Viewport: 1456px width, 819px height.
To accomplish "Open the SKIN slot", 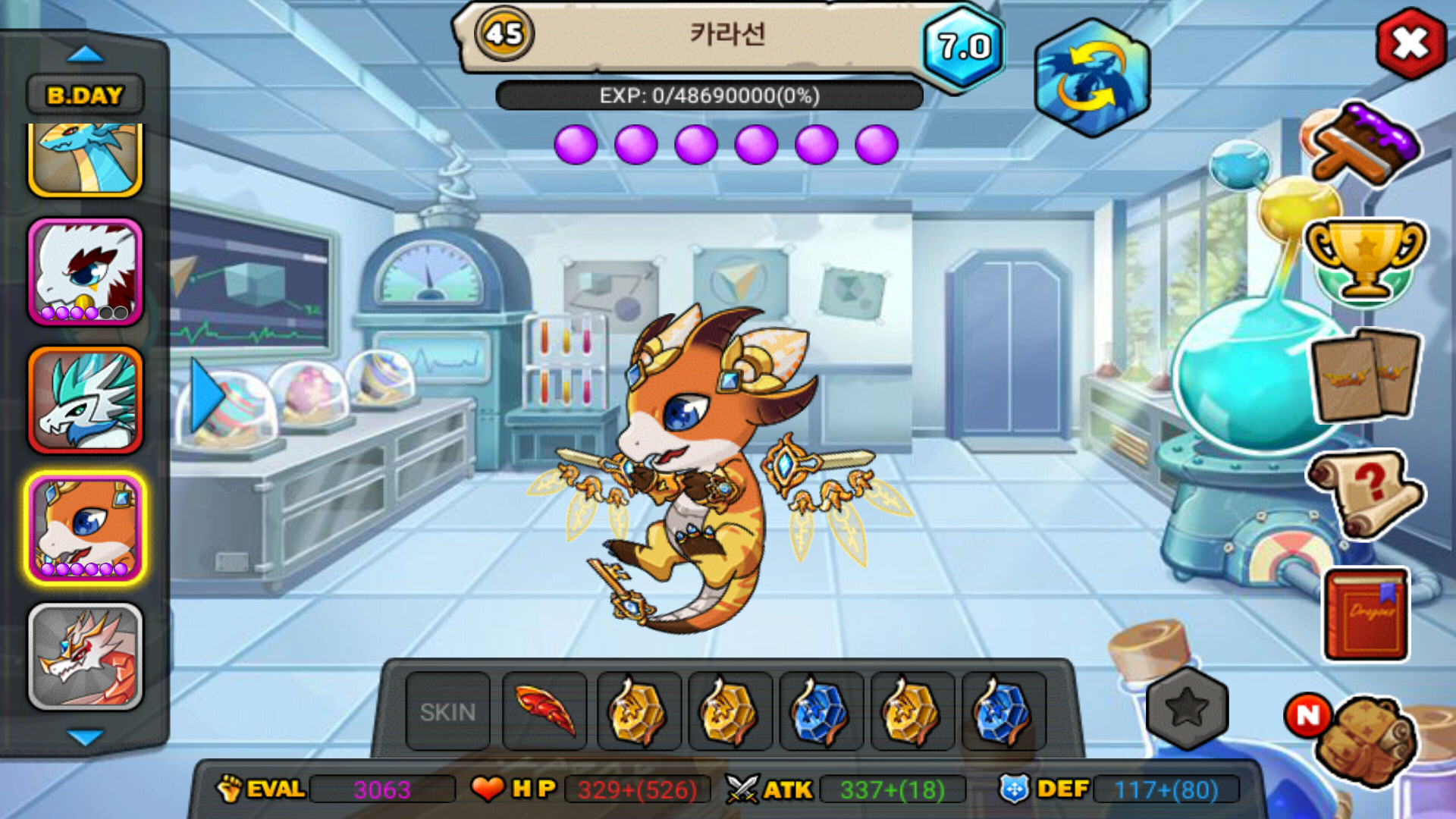I will pyautogui.click(x=447, y=711).
